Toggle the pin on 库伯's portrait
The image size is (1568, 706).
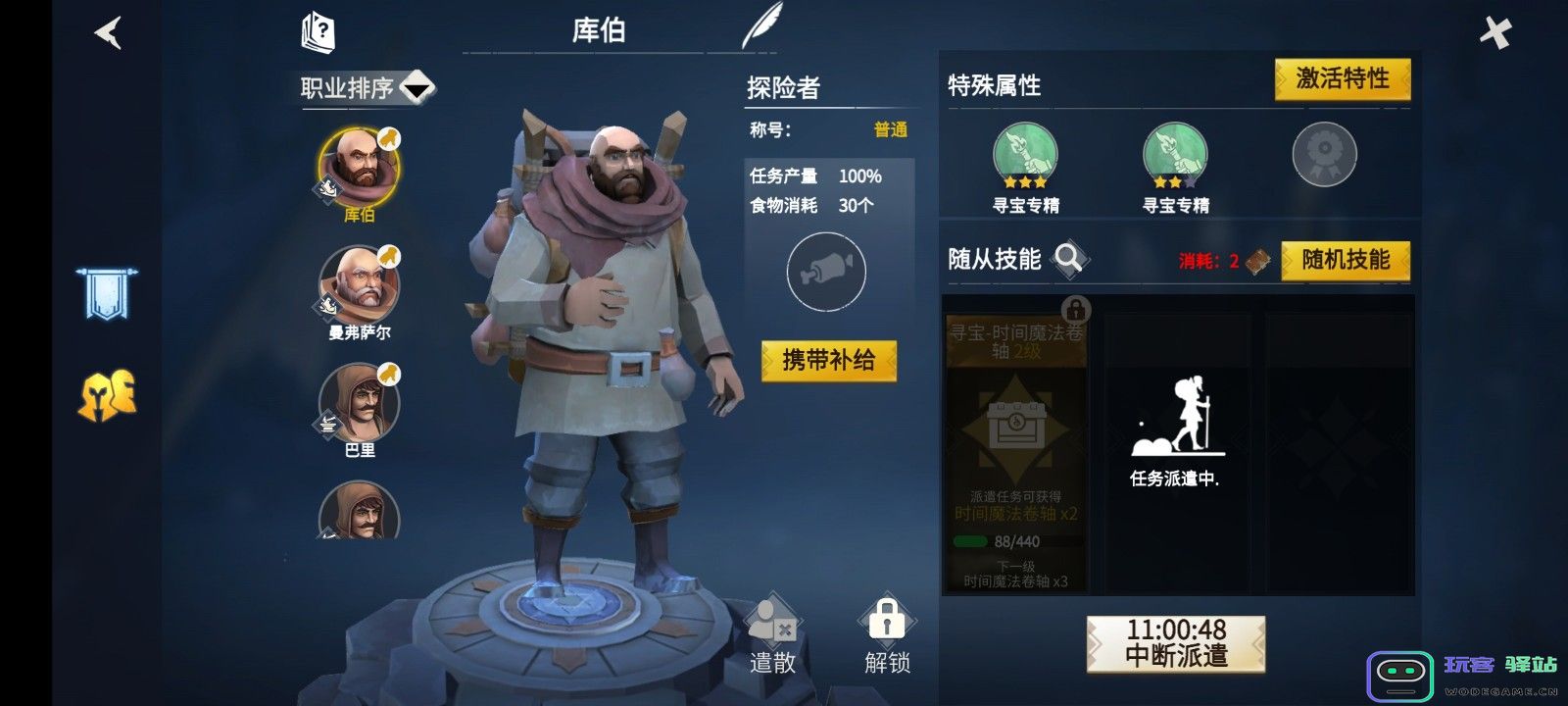coord(391,138)
